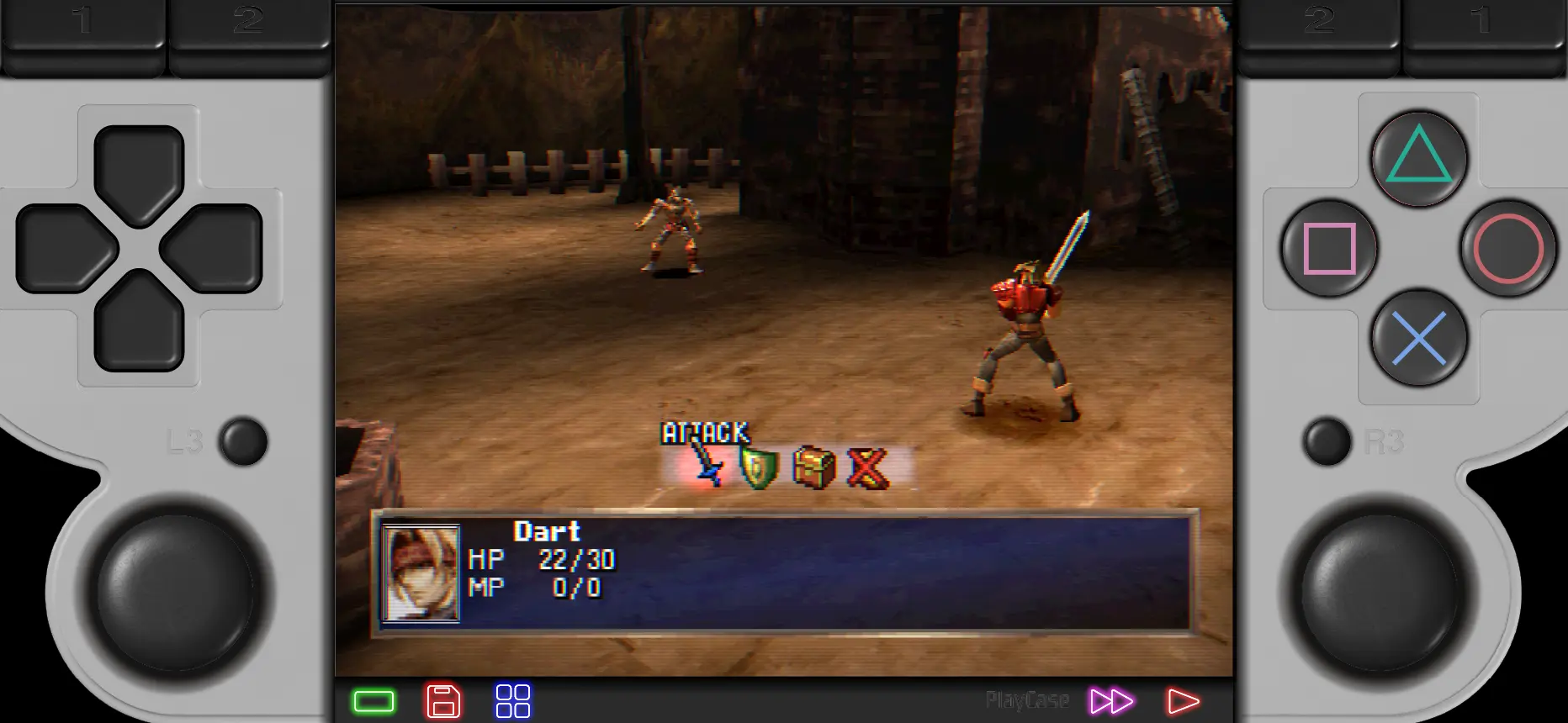
Task: Tap the Circle controller button
Action: 1508,250
